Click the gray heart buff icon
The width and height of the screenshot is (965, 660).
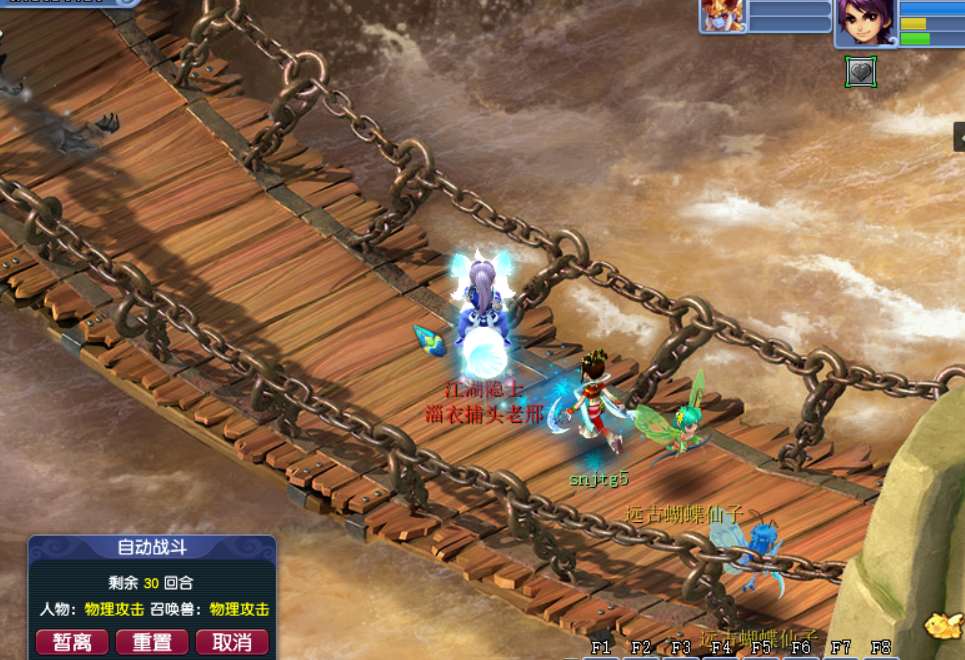point(860,71)
